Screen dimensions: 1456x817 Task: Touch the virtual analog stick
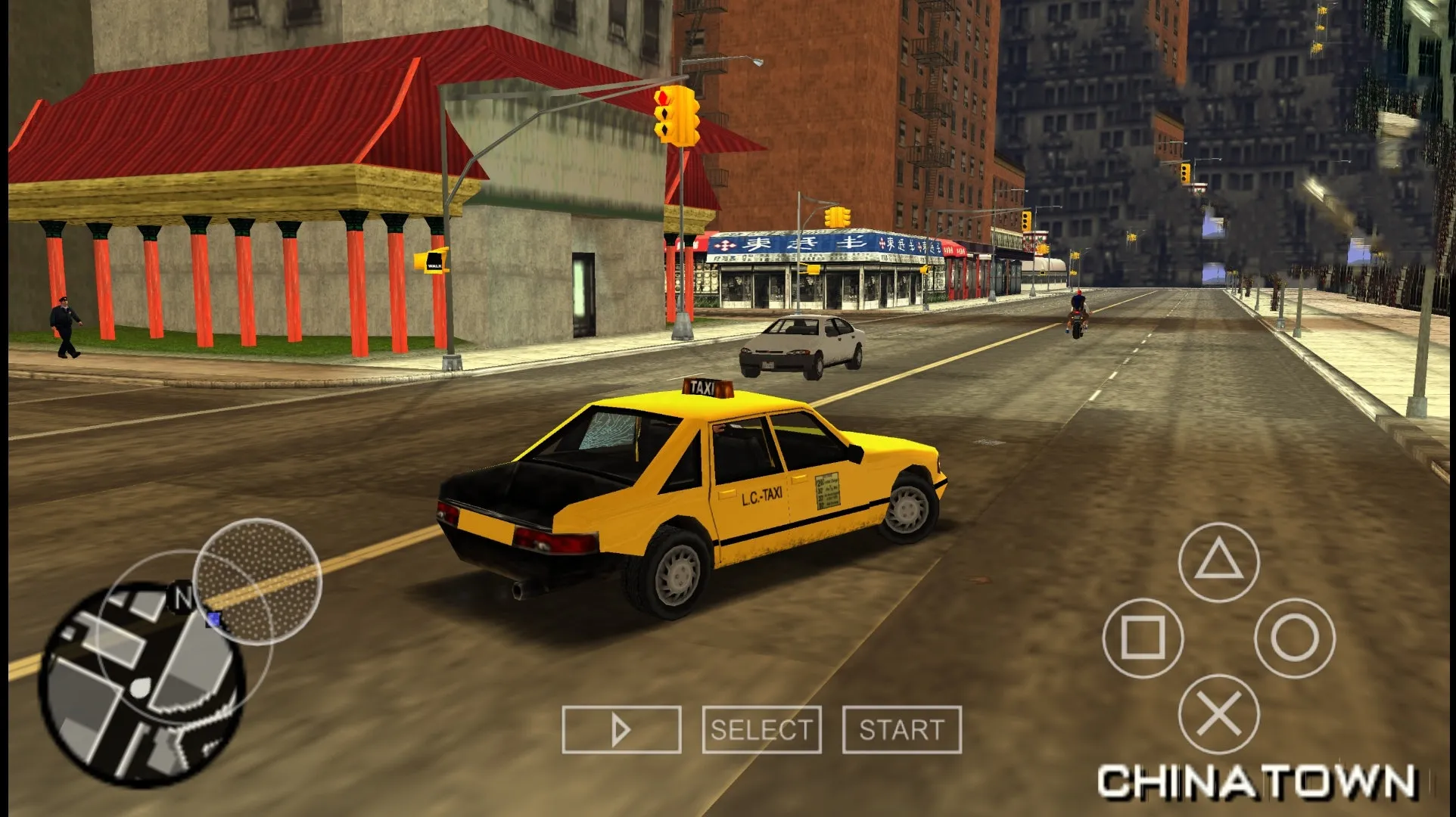tap(257, 581)
